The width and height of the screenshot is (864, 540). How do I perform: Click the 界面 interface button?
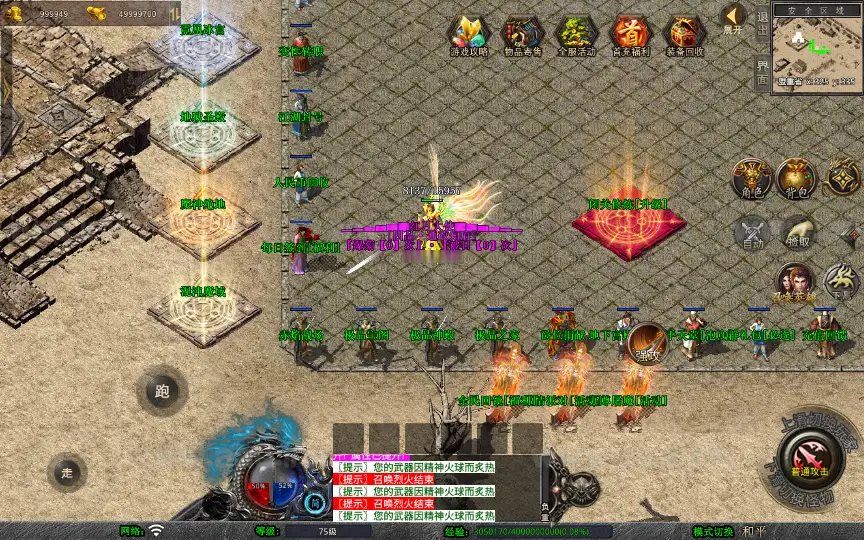click(x=762, y=74)
